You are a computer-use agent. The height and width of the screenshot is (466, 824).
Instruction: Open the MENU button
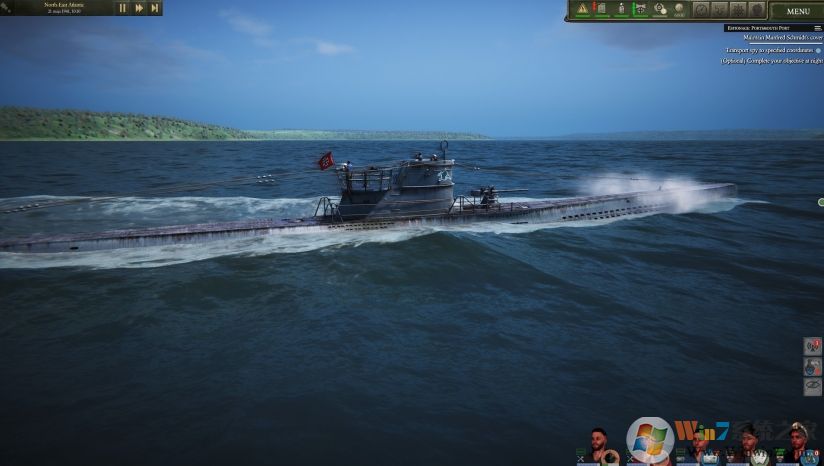tap(798, 11)
